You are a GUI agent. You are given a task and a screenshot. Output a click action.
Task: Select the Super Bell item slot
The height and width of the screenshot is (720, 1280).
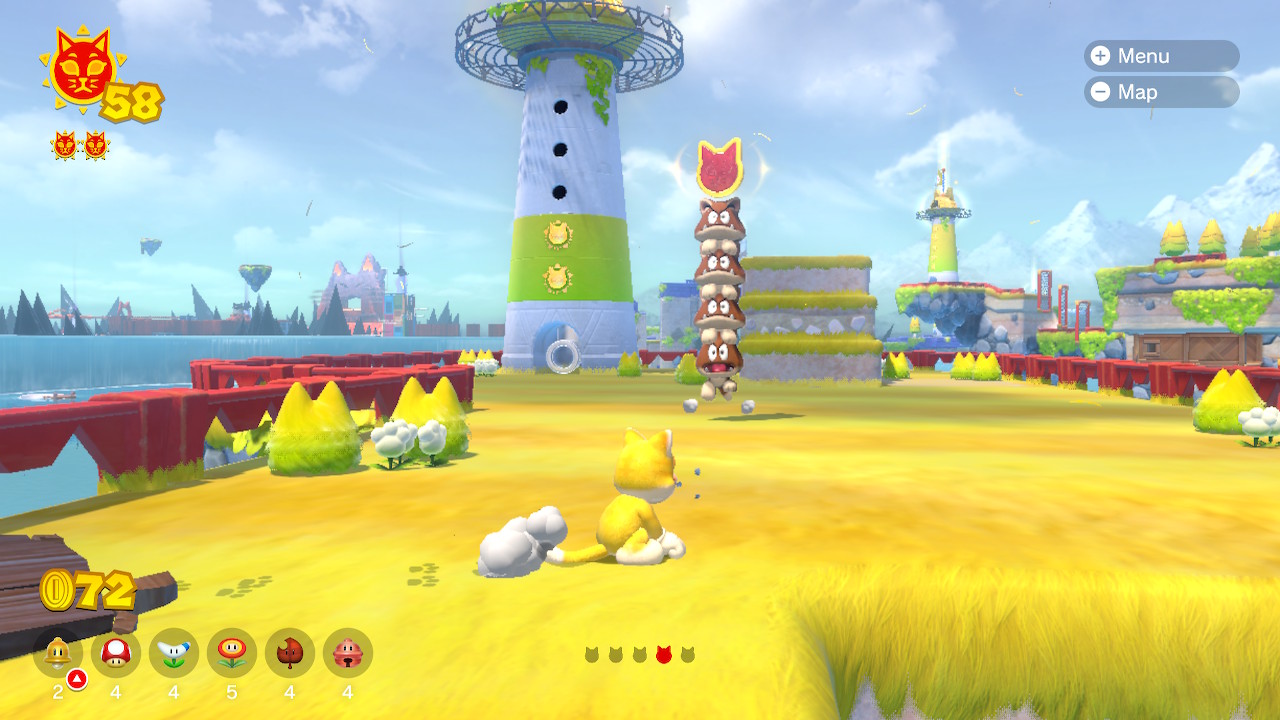[x=58, y=653]
